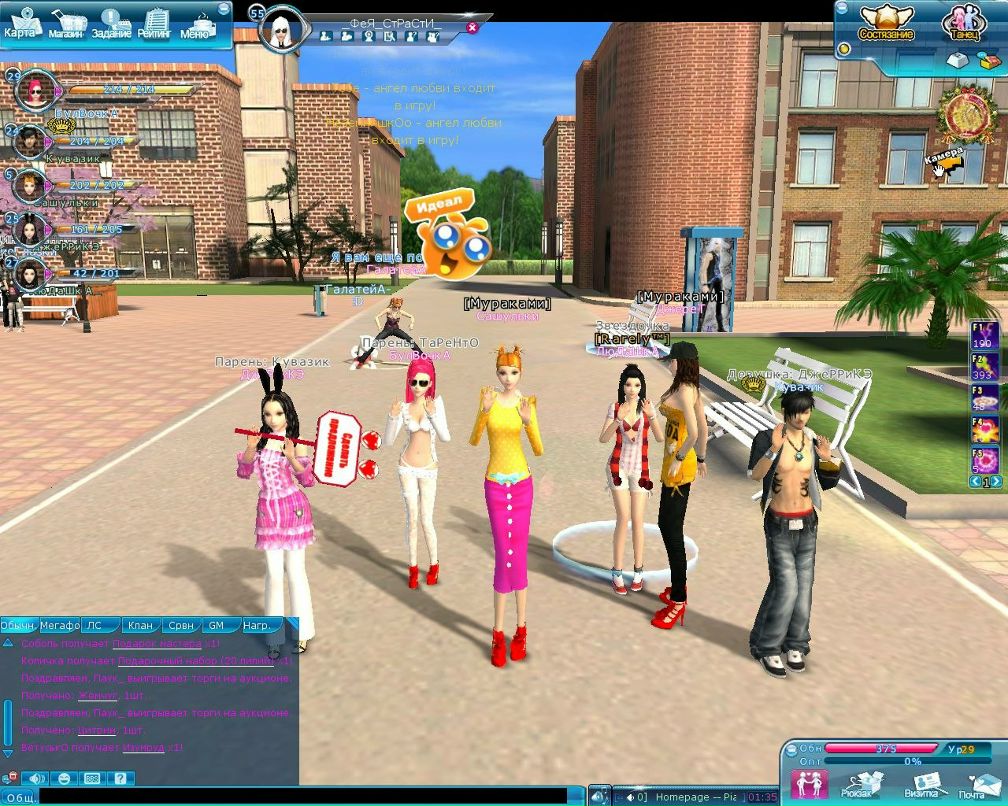Open the Магазин shop
This screenshot has width=1008, height=806.
click(65, 22)
